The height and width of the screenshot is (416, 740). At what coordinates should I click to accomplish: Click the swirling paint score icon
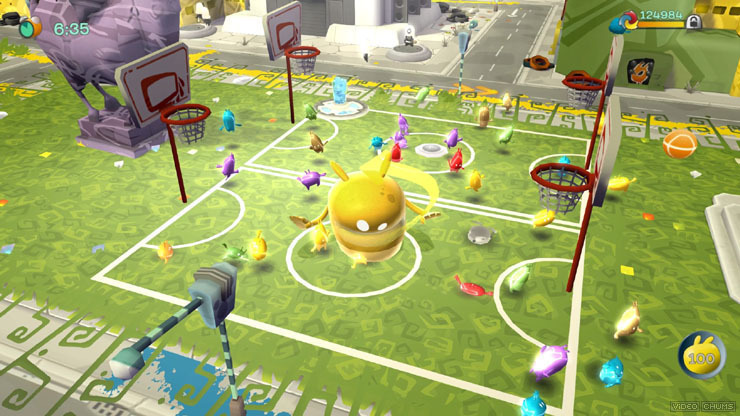(x=629, y=21)
